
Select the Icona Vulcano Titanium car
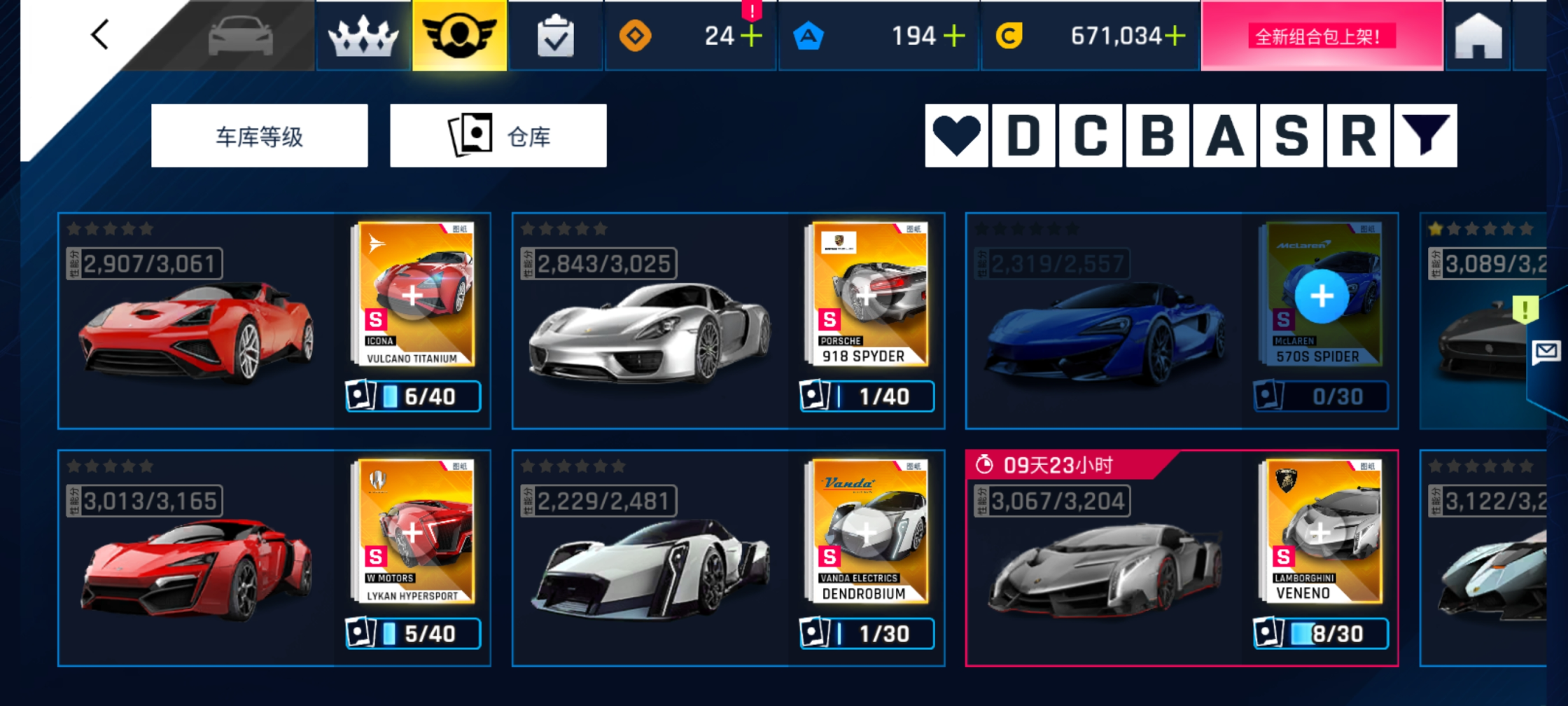(197, 329)
